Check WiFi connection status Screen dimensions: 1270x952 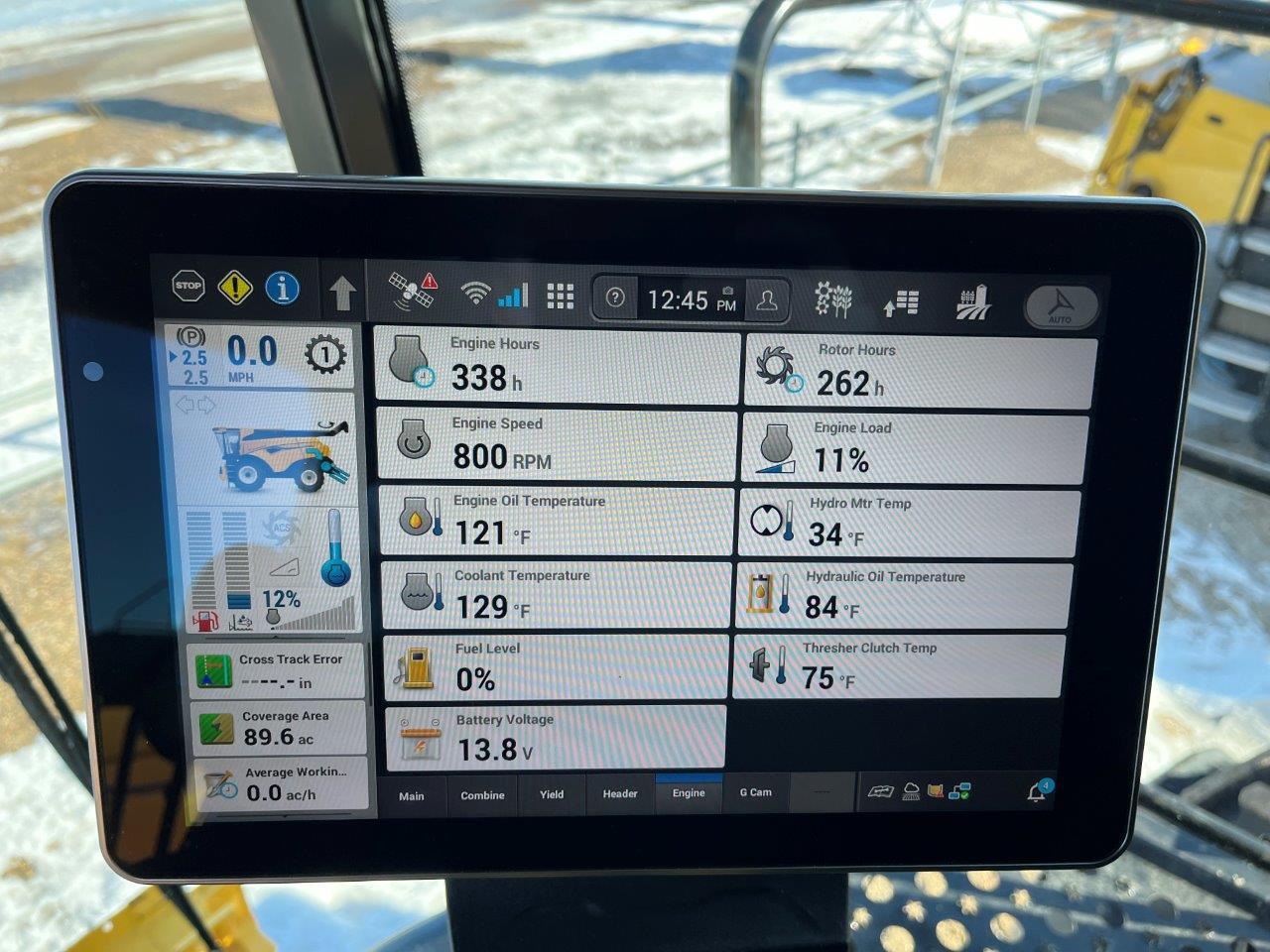point(476,292)
